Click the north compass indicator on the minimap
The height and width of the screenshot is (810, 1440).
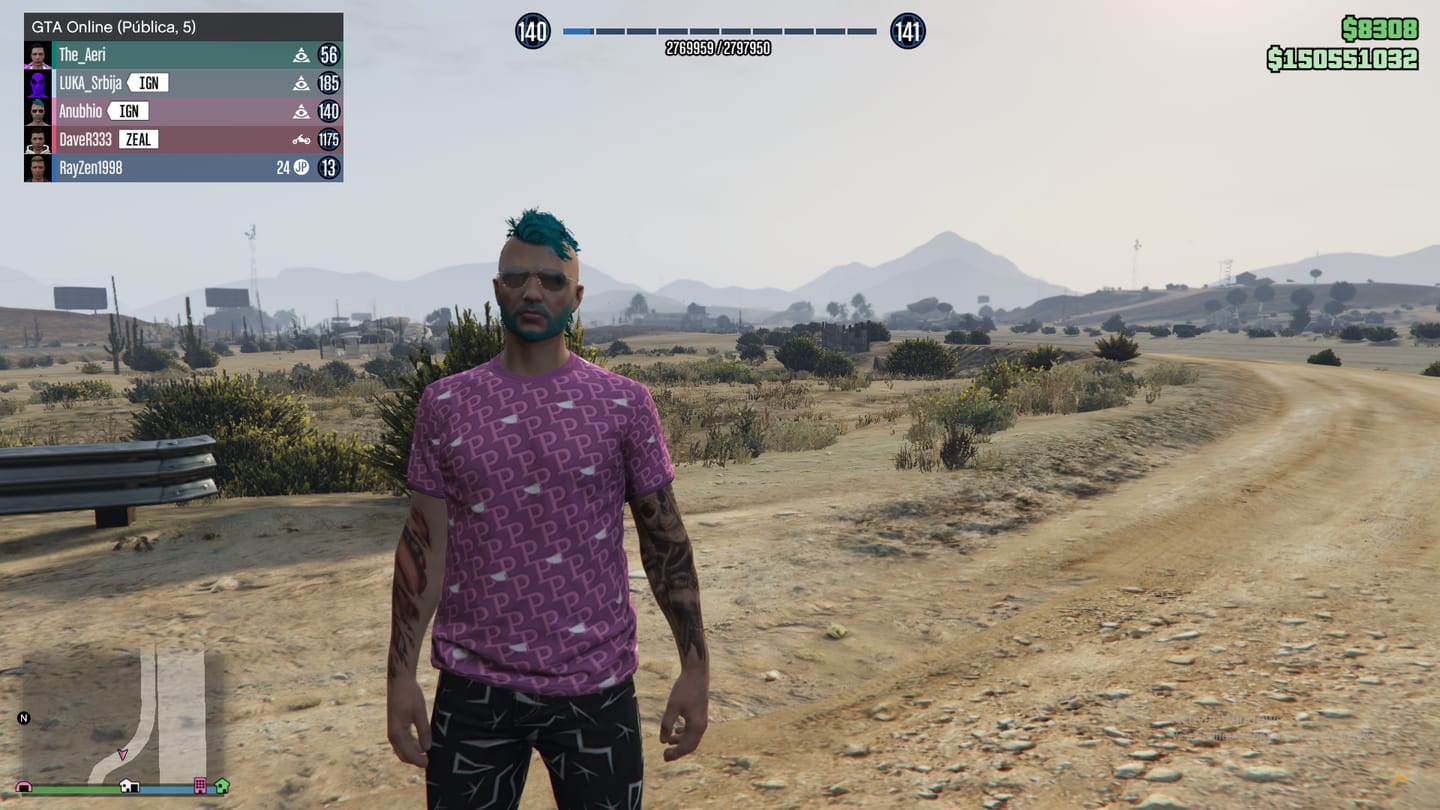(x=24, y=718)
